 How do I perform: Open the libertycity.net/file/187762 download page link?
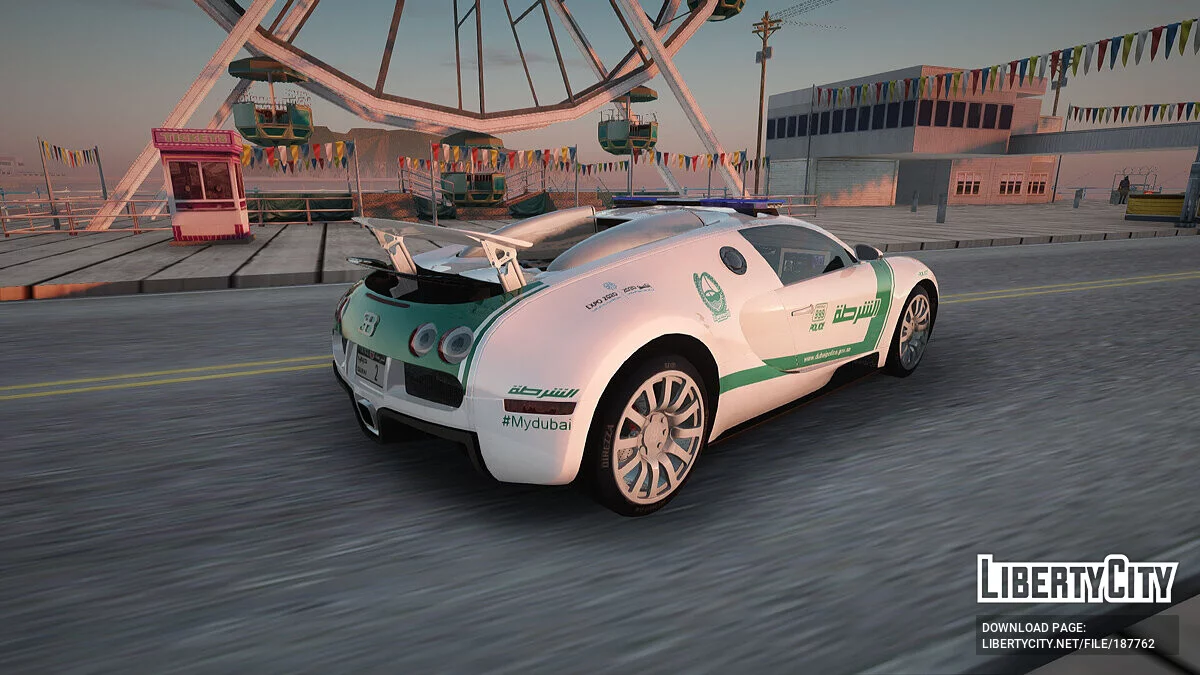(x=1068, y=644)
